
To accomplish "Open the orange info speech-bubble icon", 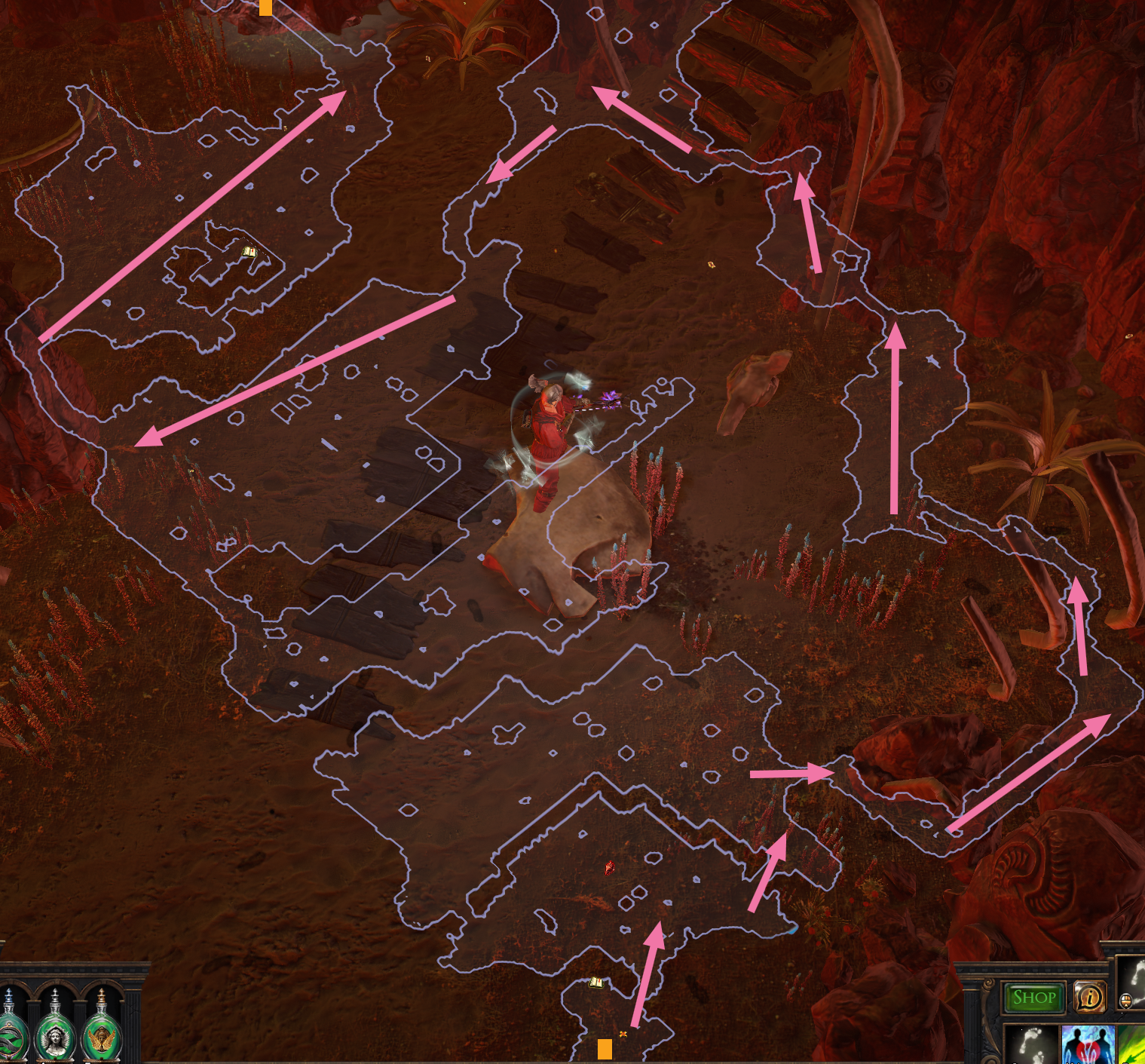I will point(1088,998).
